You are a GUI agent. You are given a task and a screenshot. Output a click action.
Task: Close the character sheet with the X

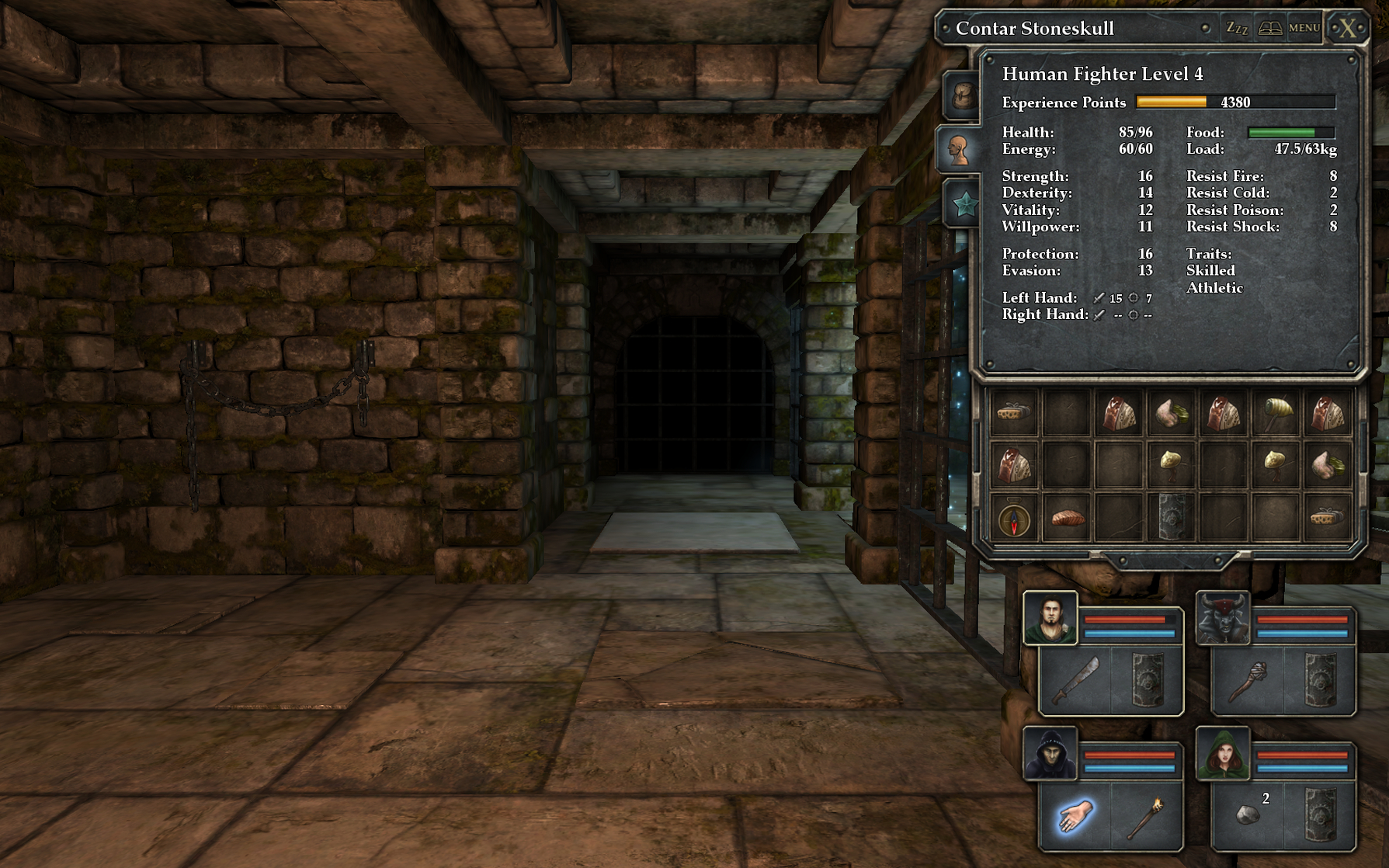[1347, 29]
